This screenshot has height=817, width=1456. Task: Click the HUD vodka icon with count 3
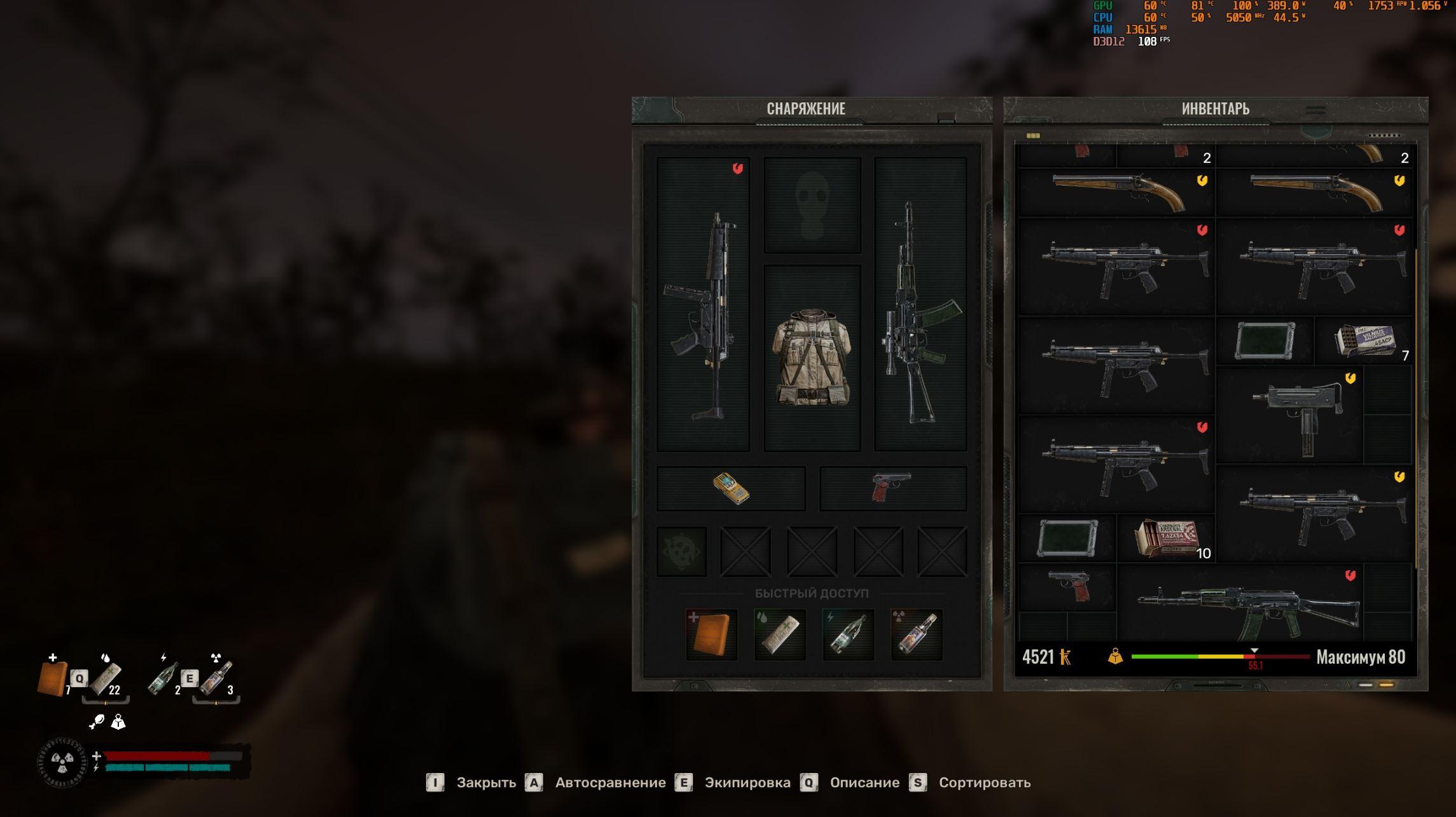(x=218, y=679)
